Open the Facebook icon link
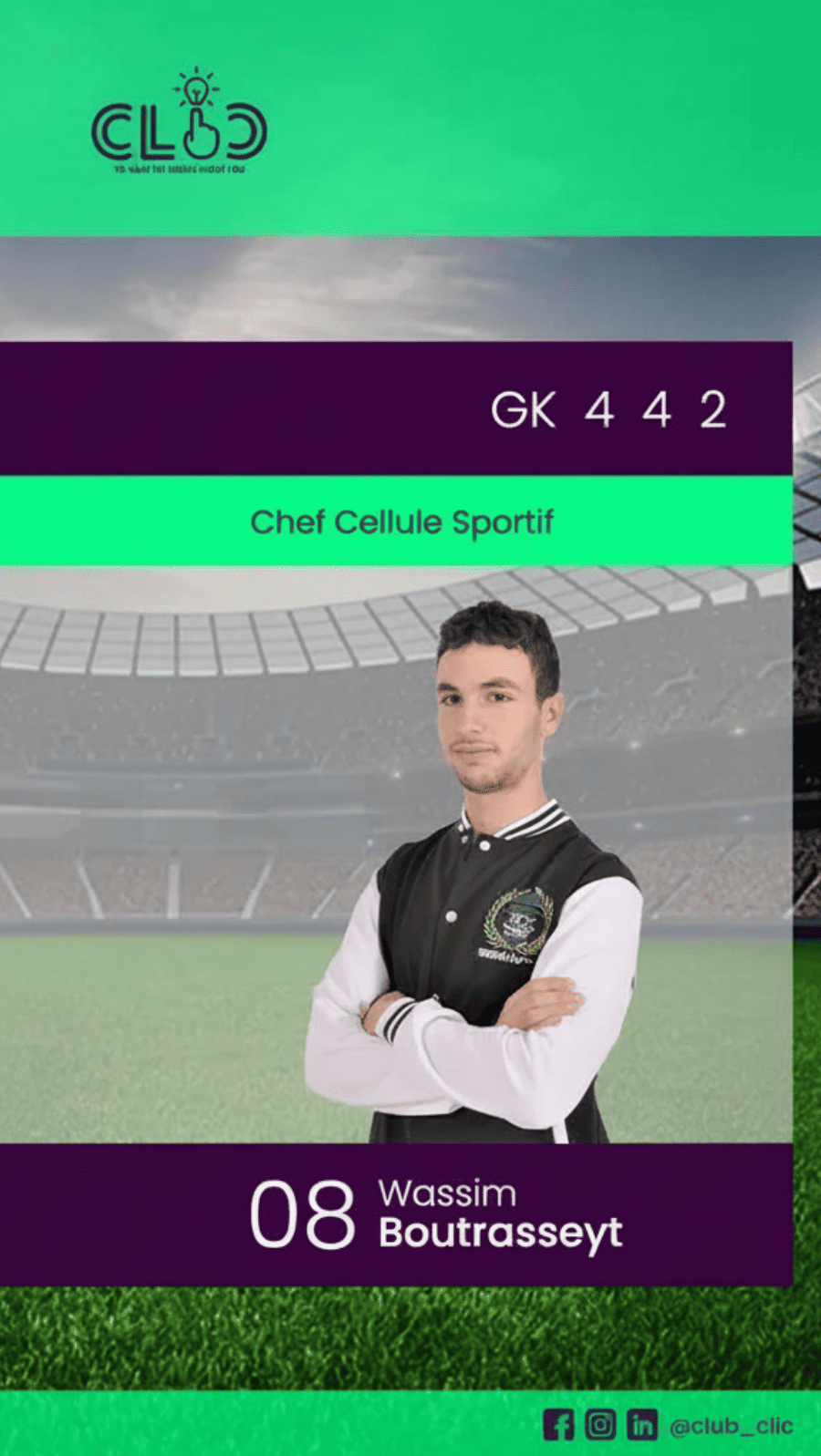The width and height of the screenshot is (821, 1456). tap(558, 1424)
